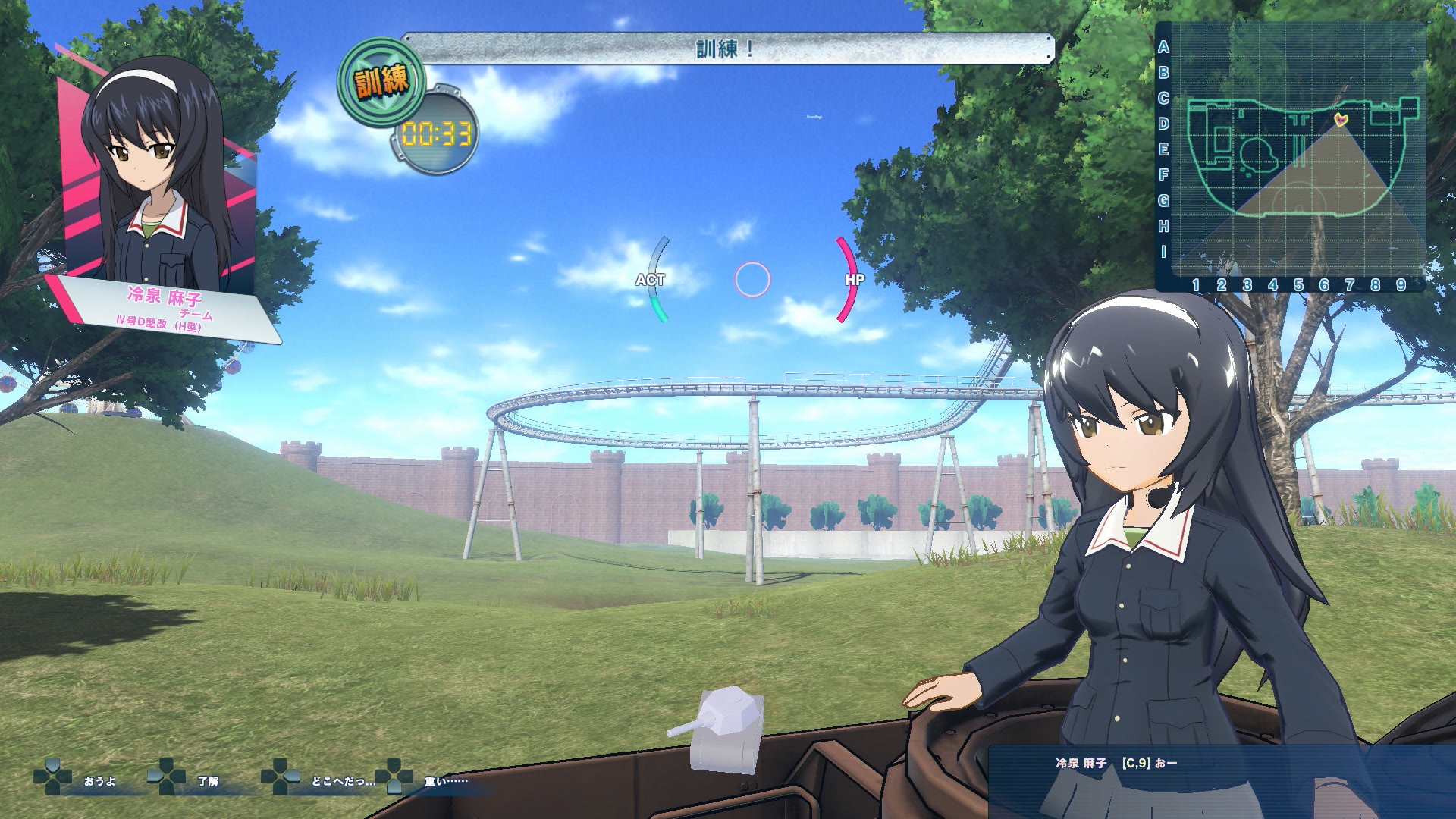This screenshot has height=819, width=1456.
Task: Pick the 重い…… quick chat phrase
Action: (446, 781)
